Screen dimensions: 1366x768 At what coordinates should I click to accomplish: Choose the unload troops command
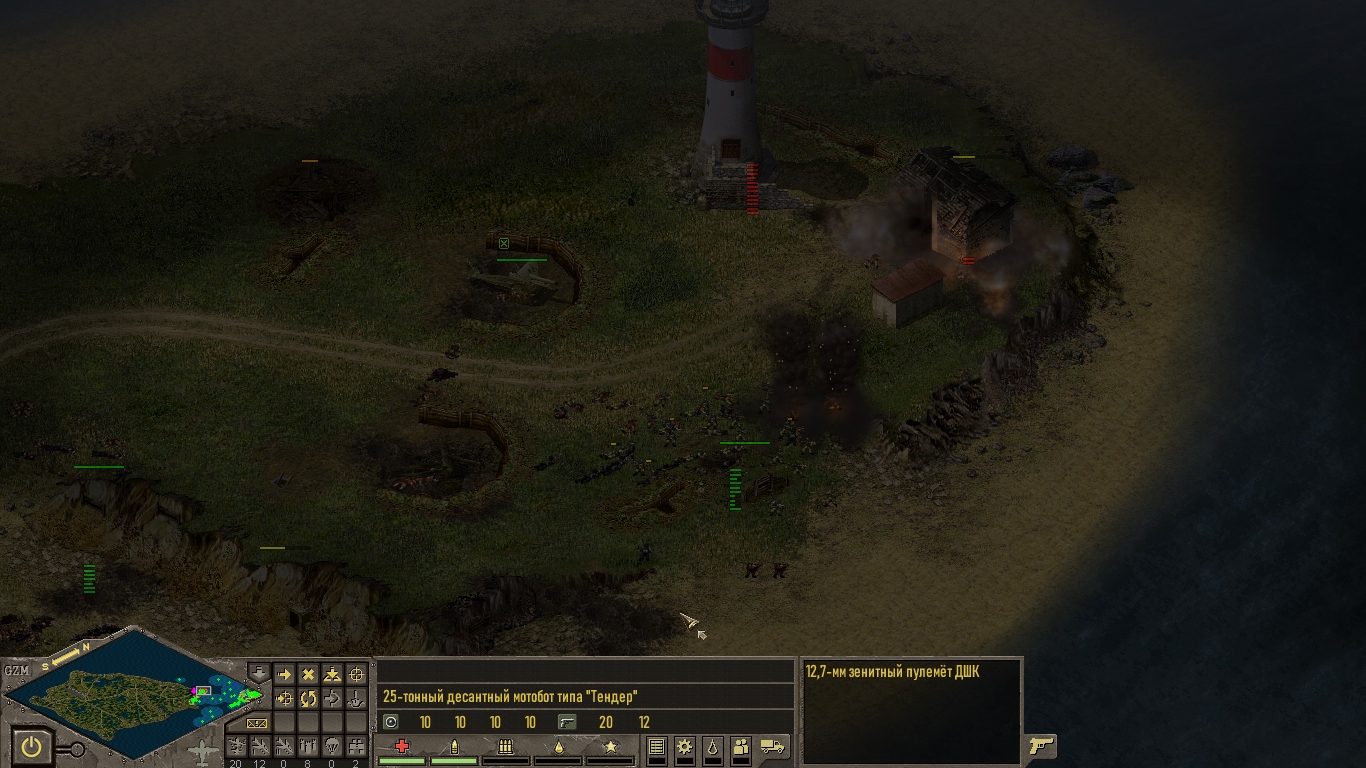(332, 675)
